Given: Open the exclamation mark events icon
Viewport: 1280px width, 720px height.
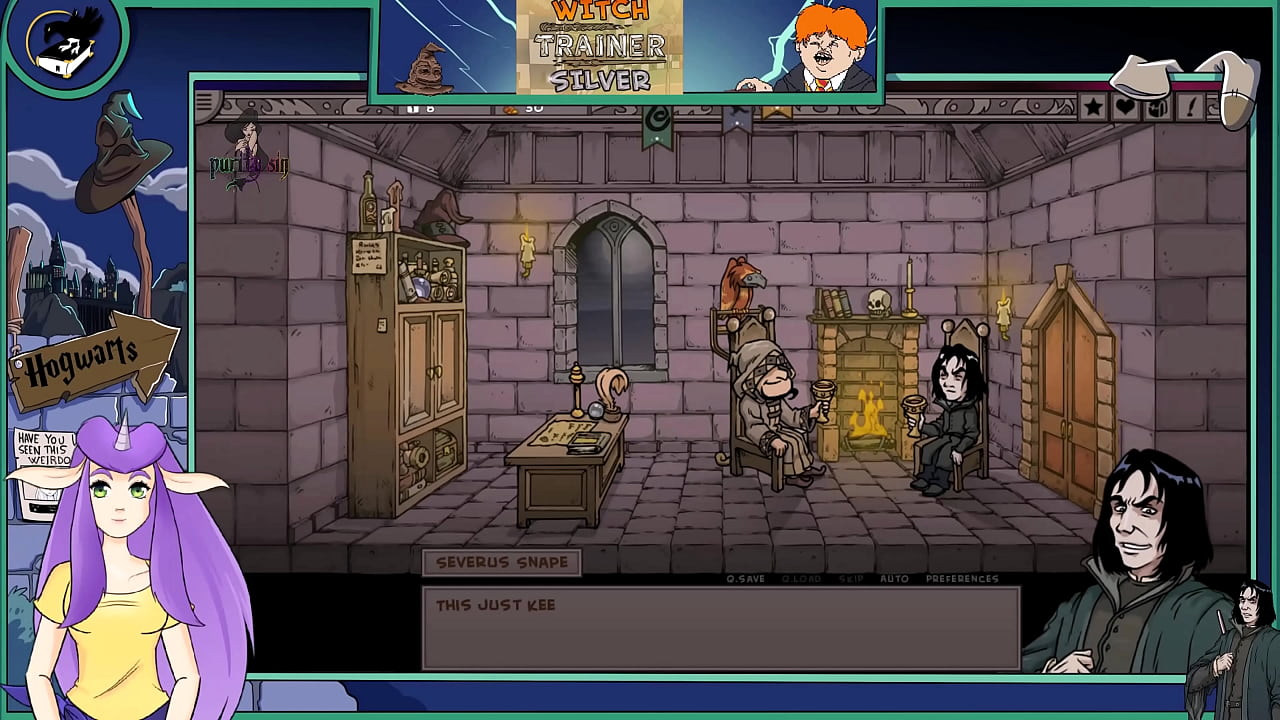Looking at the screenshot, I should tap(1190, 106).
